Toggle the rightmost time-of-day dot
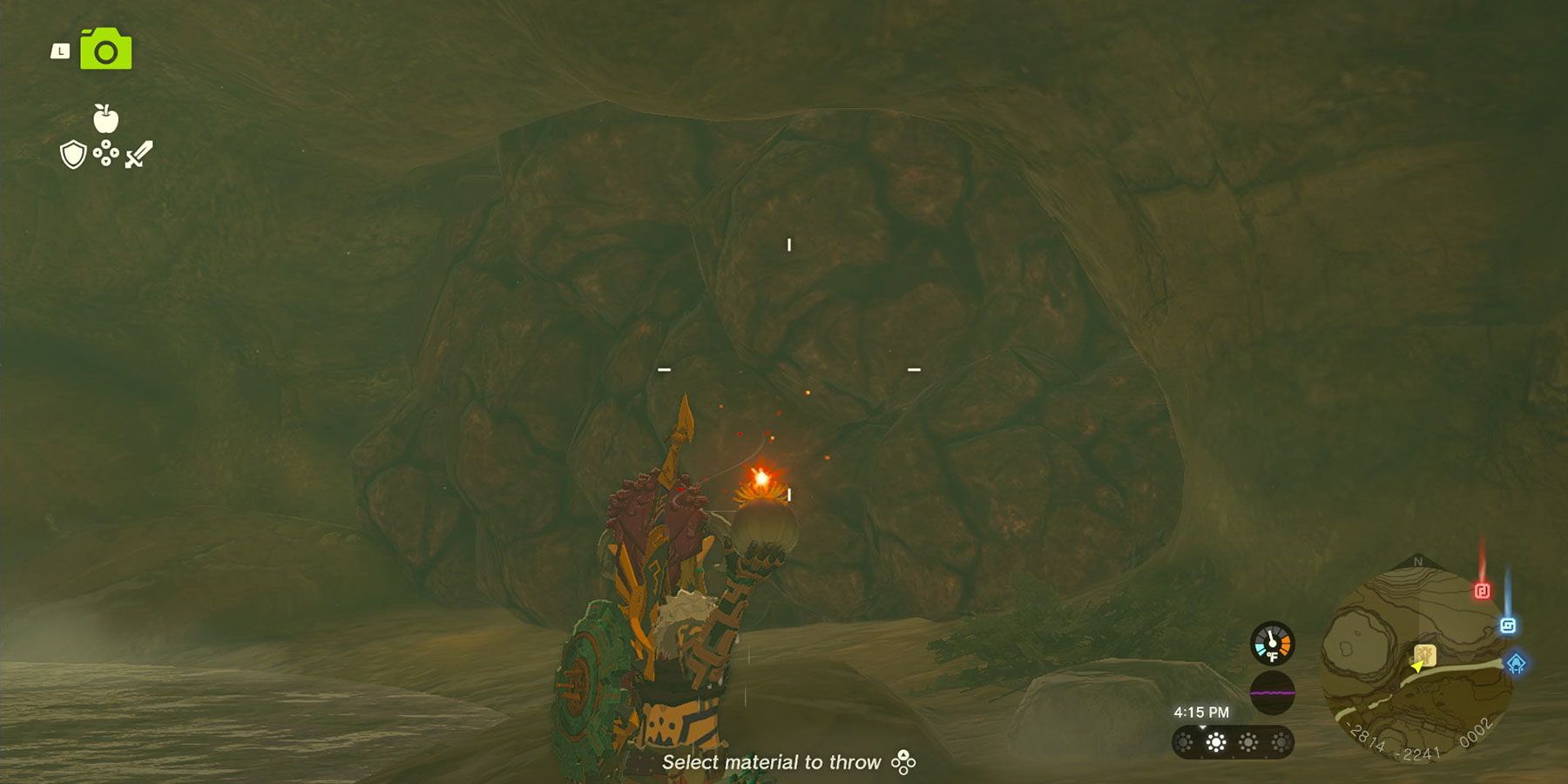The image size is (1568, 784). (x=1281, y=742)
